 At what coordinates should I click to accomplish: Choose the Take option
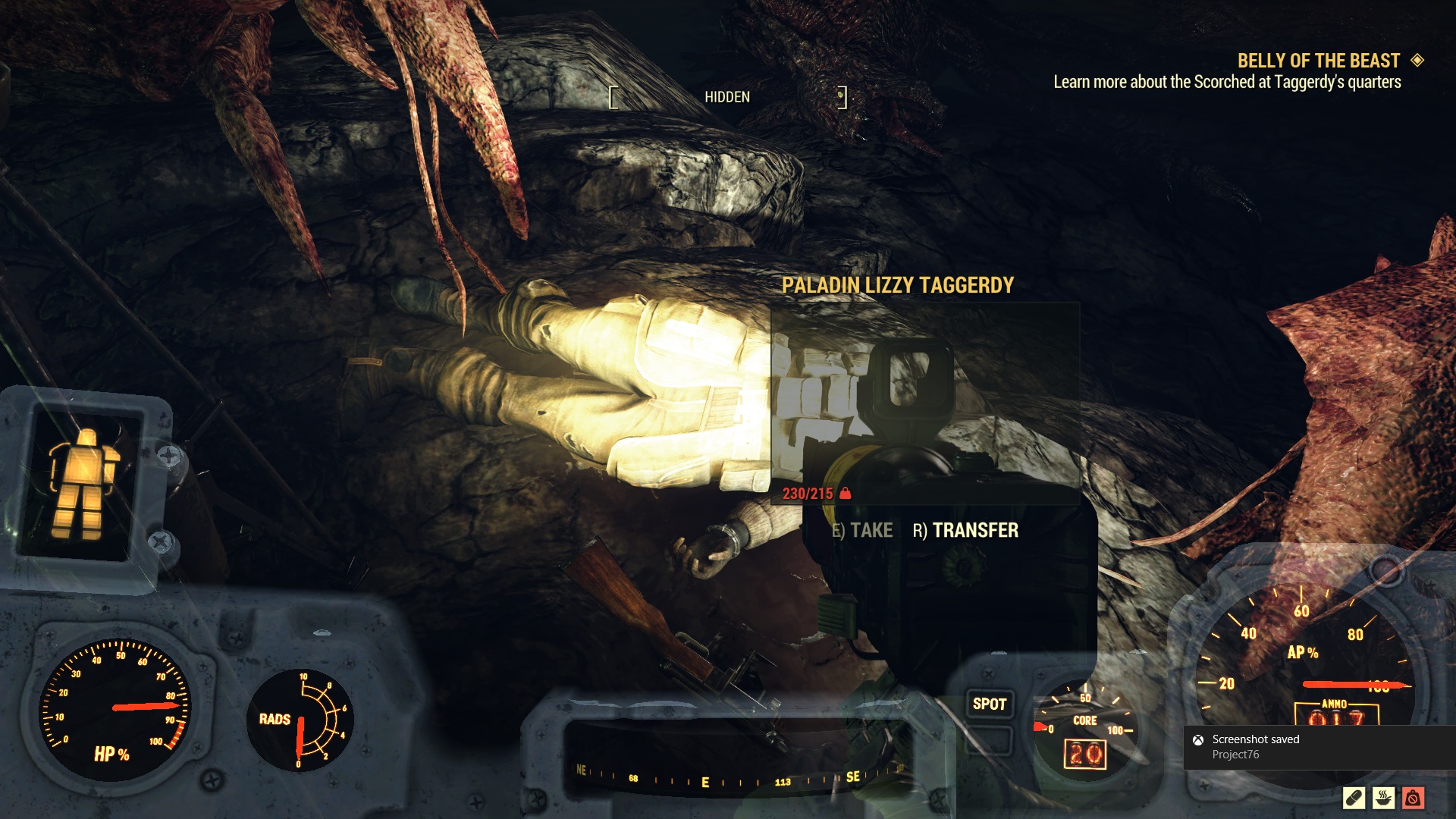point(862,530)
